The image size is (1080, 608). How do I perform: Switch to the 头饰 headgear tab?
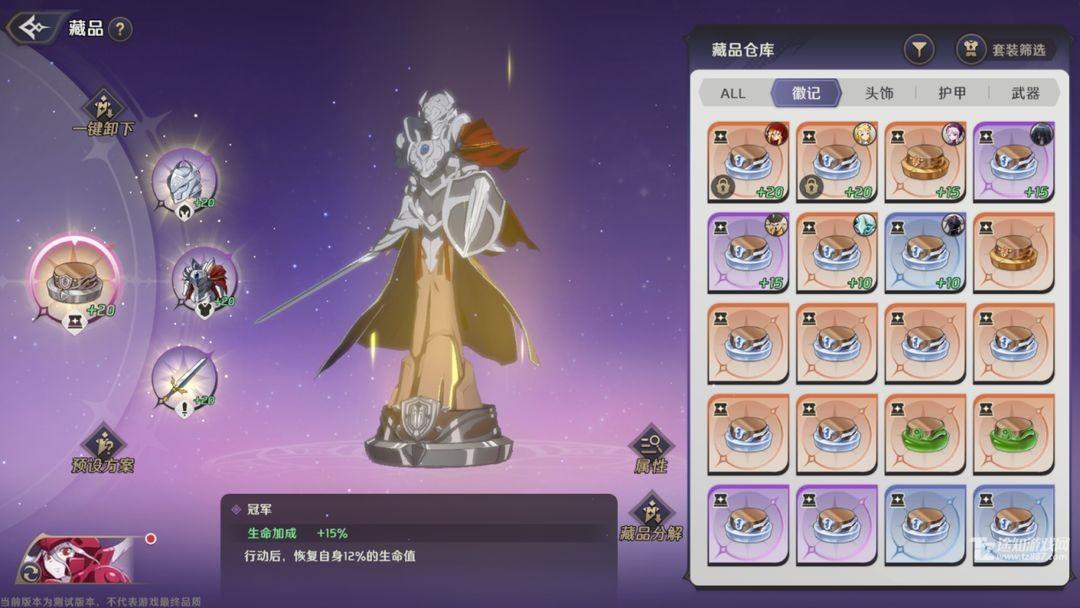tap(879, 93)
